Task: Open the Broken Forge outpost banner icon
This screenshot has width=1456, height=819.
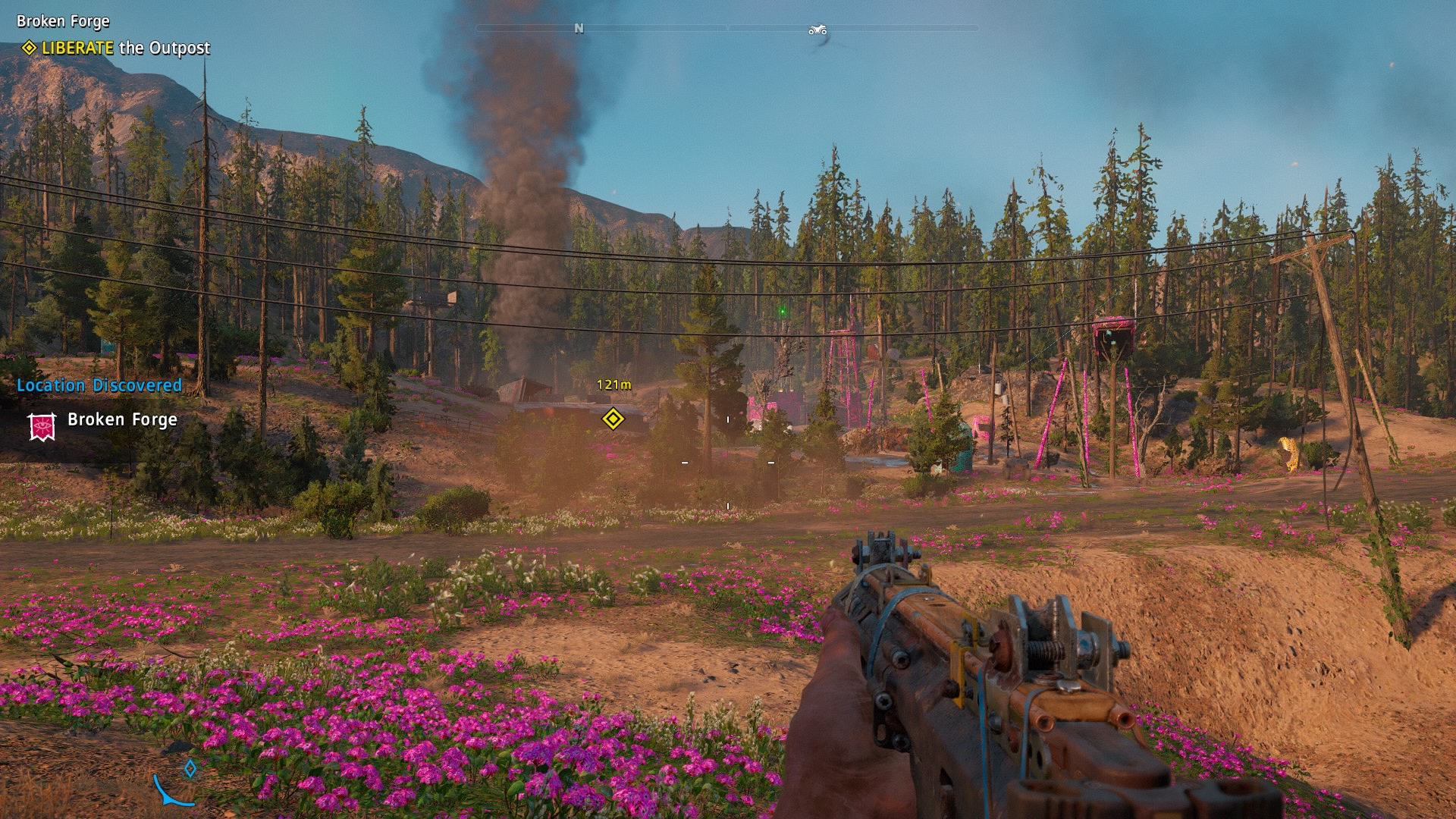Action: click(42, 426)
